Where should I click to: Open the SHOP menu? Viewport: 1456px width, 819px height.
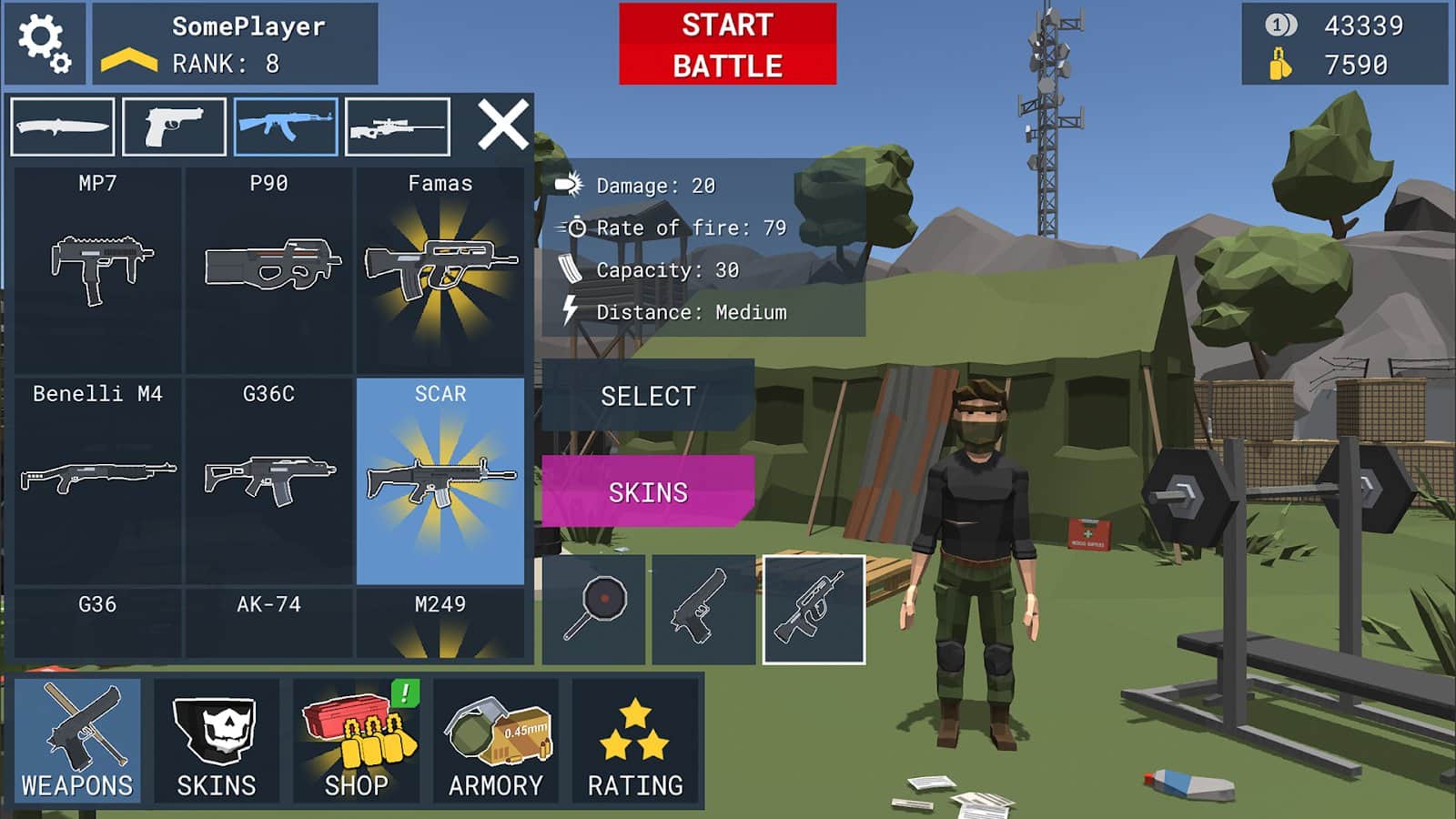(357, 741)
